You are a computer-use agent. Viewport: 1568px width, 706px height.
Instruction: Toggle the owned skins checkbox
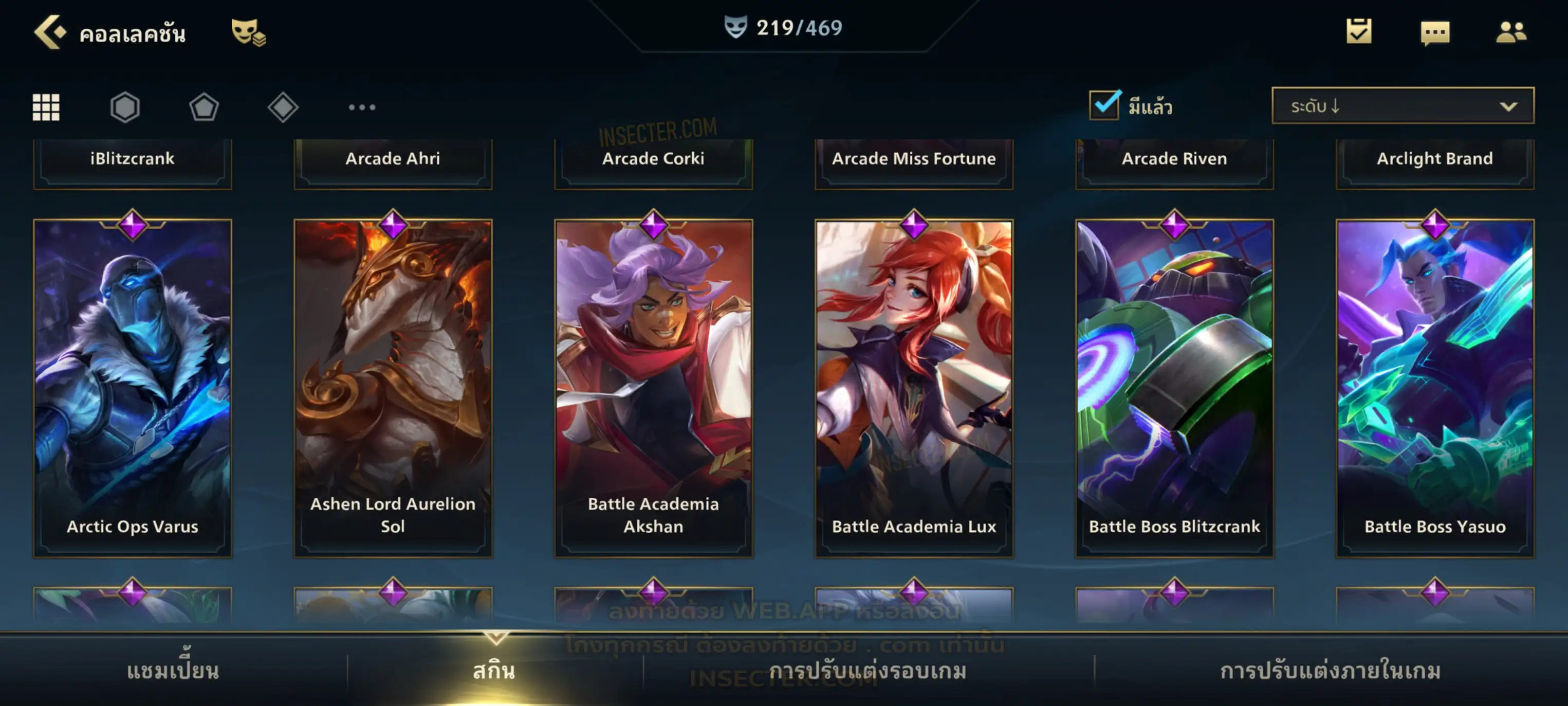pyautogui.click(x=1104, y=105)
